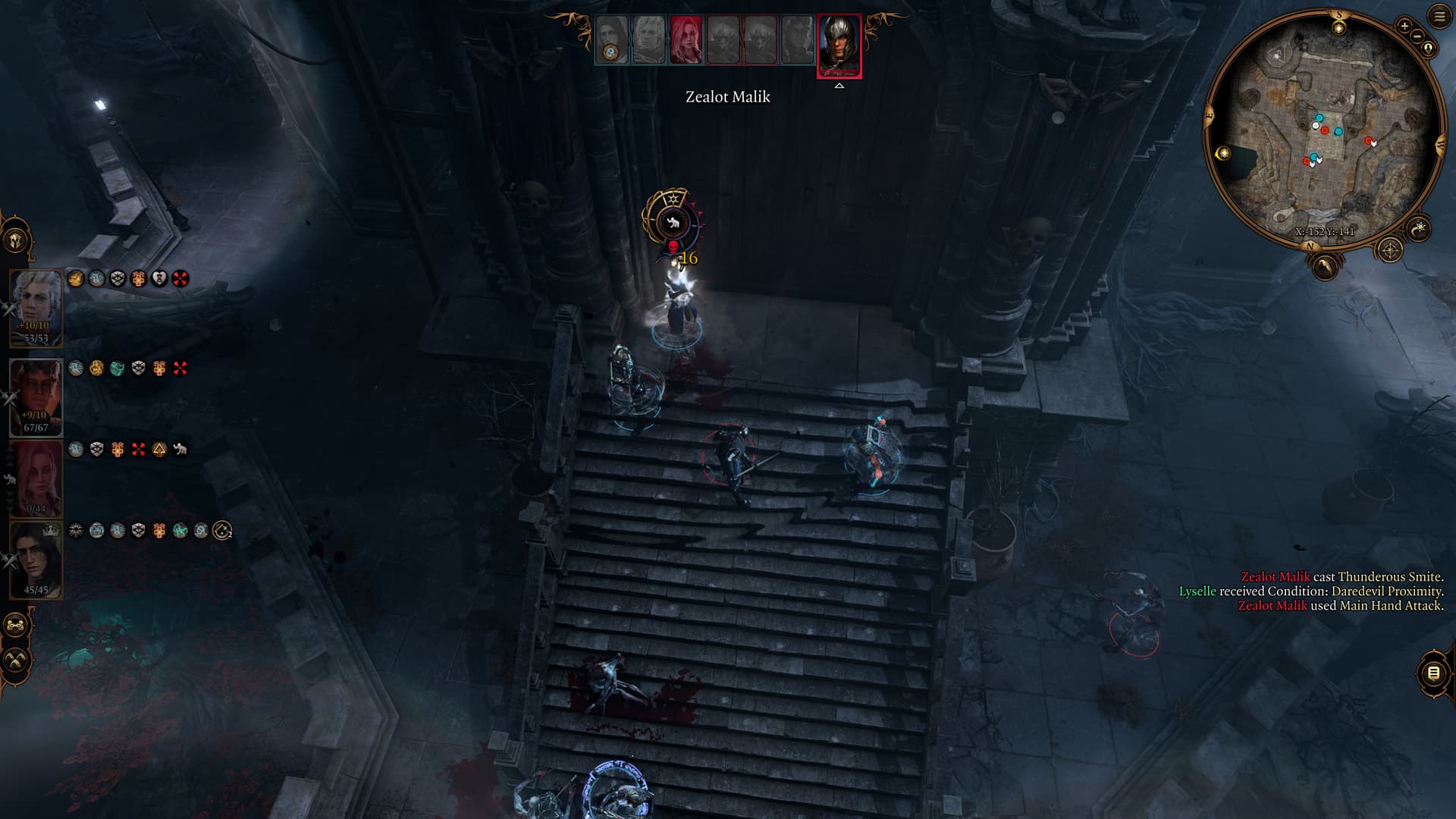Click the helmet icon above party portraits
1456x819 pixels.
point(15,241)
